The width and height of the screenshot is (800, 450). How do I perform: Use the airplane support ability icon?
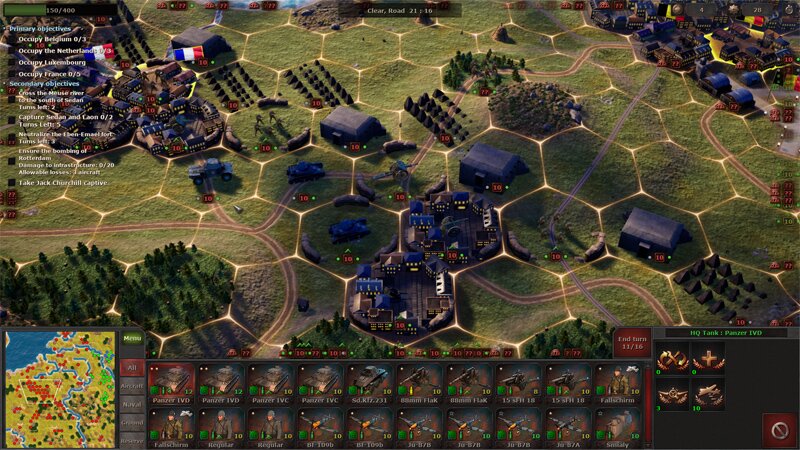tap(708, 394)
